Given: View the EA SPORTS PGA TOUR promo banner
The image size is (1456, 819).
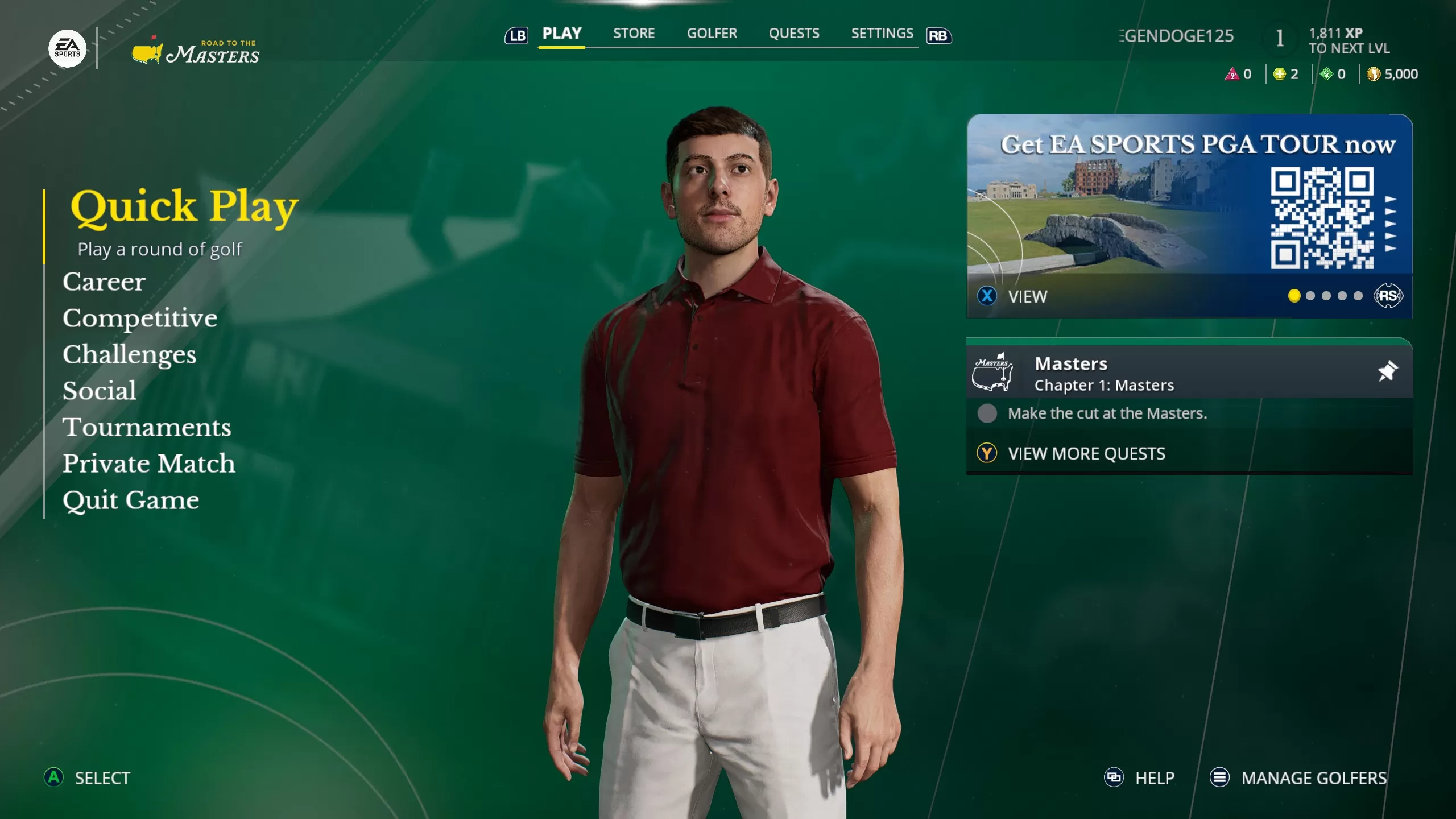Looking at the screenshot, I should coord(1189,205).
